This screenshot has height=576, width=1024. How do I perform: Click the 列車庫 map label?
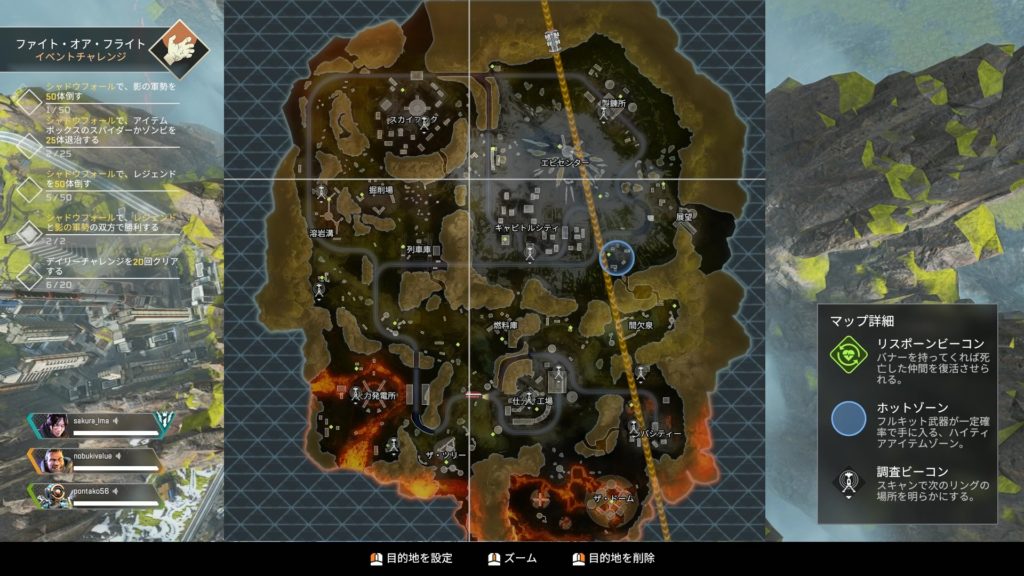[x=418, y=249]
